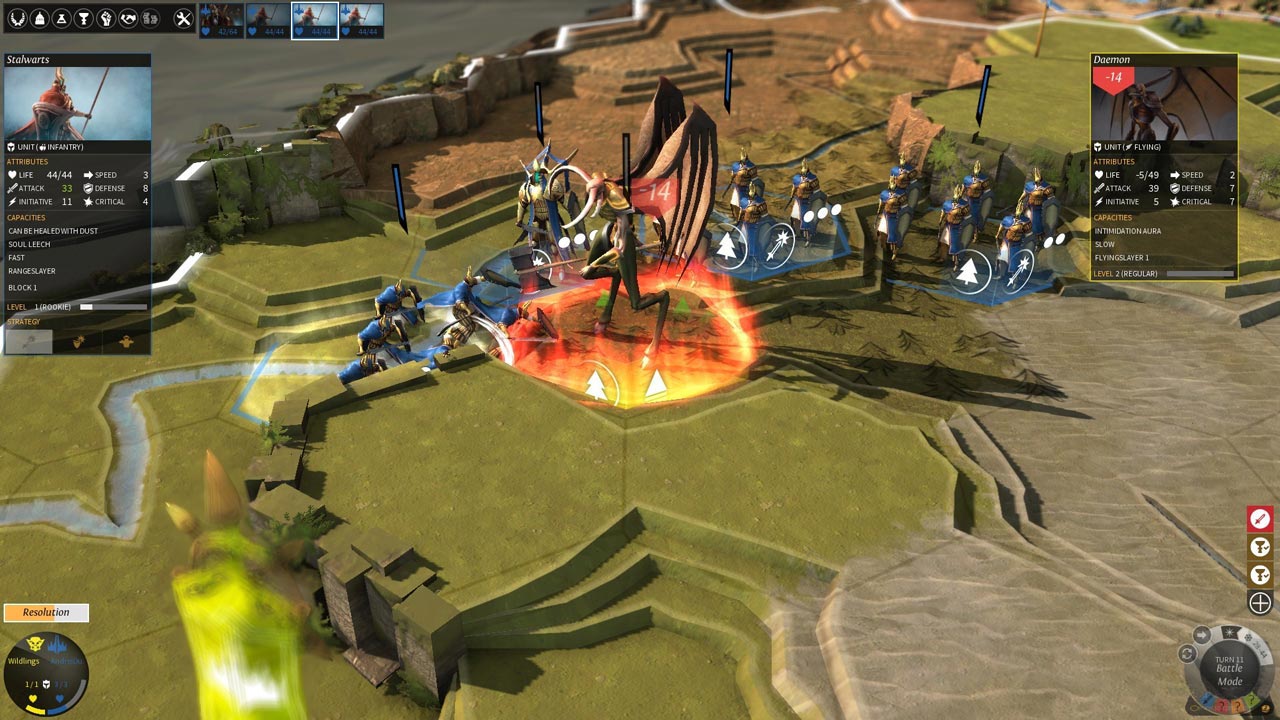The image size is (1280, 720).
Task: Click the red sword battle notification
Action: (x=1259, y=518)
